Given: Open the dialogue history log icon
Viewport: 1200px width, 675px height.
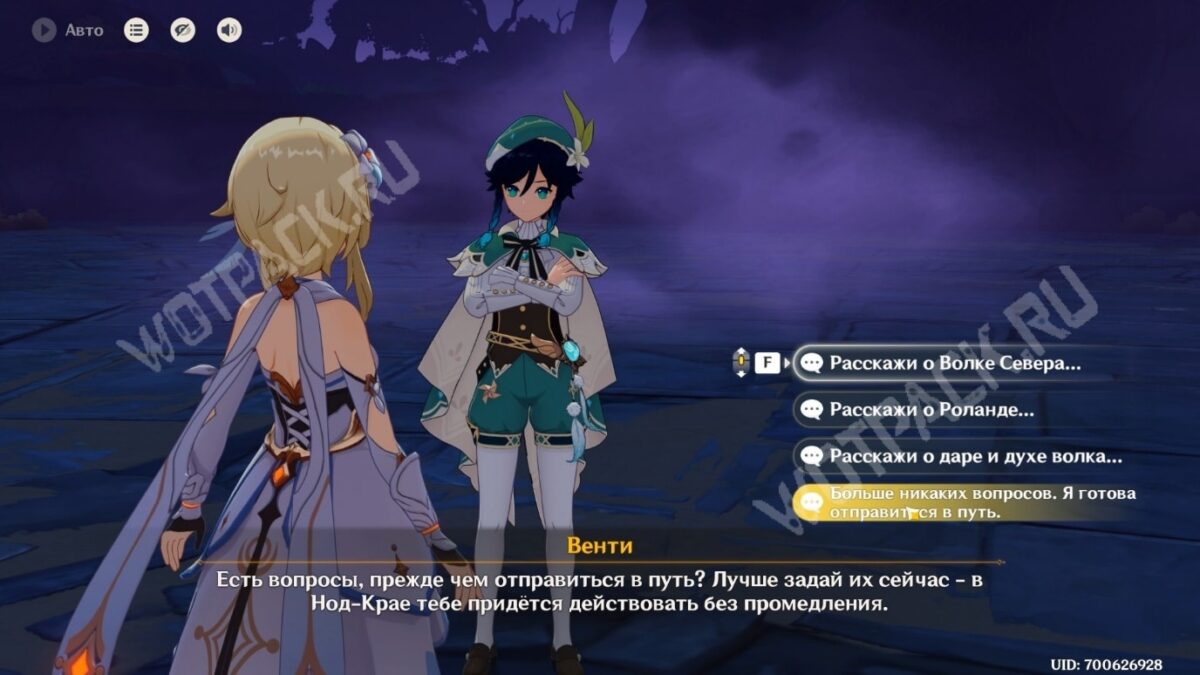Looking at the screenshot, I should (136, 30).
